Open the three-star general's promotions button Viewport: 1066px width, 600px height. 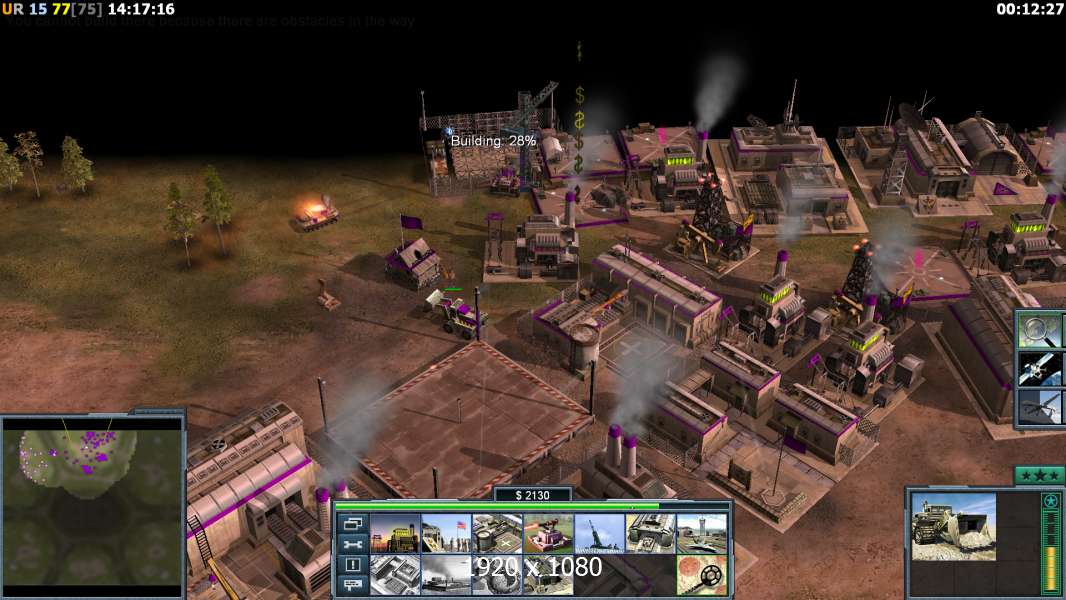pos(1039,475)
